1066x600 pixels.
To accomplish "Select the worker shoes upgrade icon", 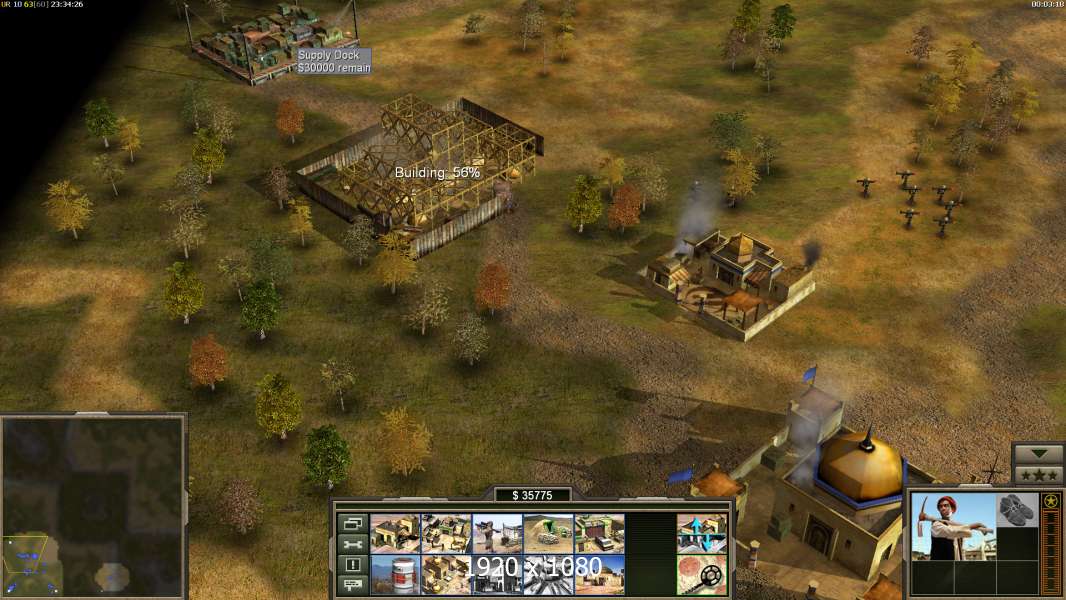I will 1017,510.
